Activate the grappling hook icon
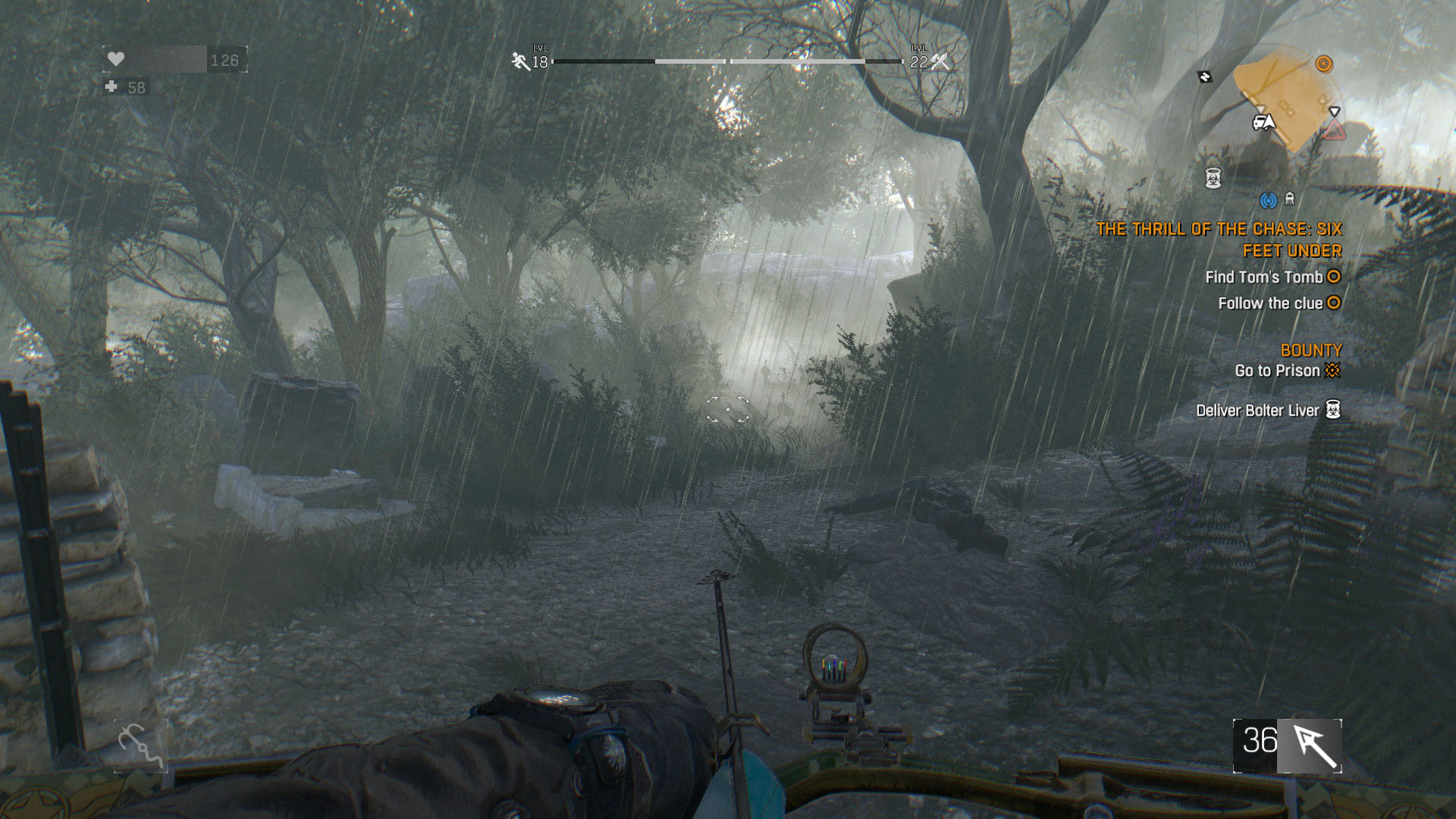Screen dimensions: 1456x819 point(140,745)
